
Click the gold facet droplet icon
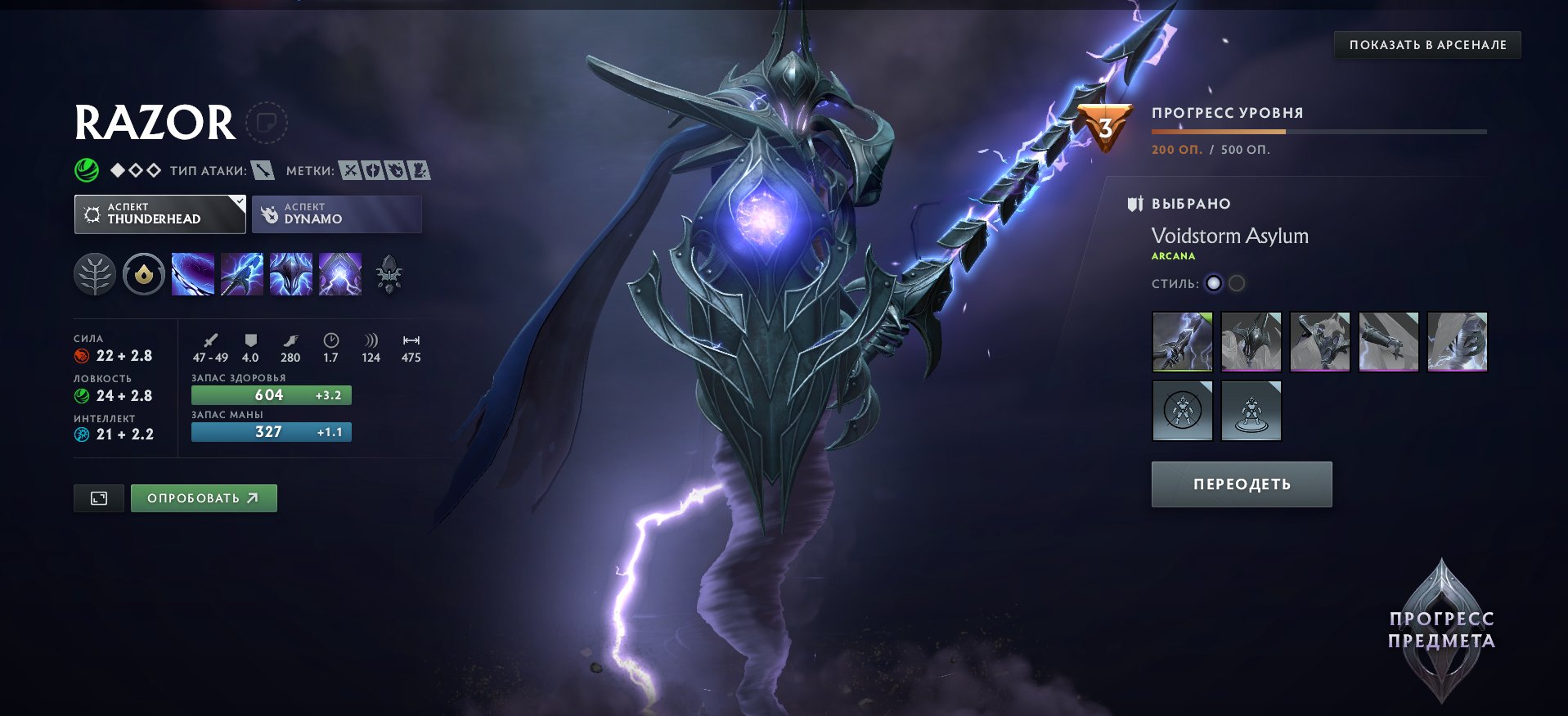point(144,274)
